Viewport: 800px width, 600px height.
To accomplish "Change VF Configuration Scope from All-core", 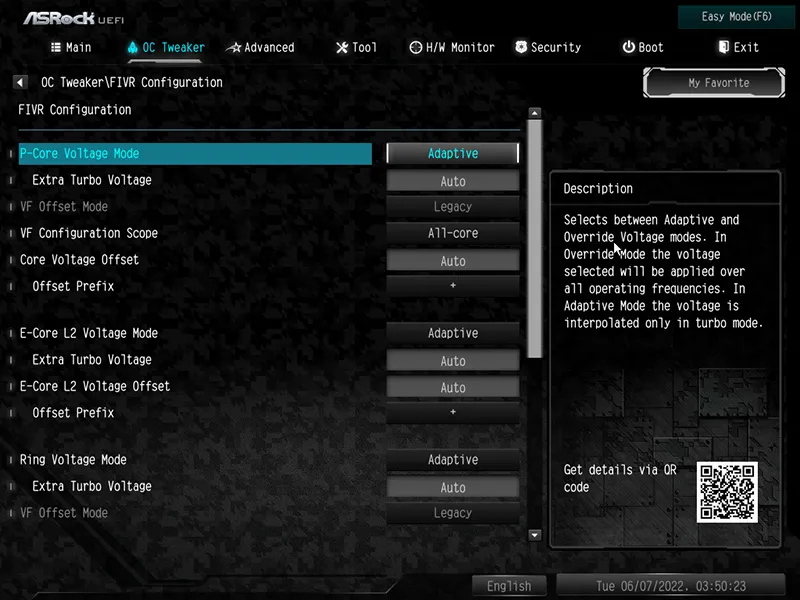I will tap(453, 233).
